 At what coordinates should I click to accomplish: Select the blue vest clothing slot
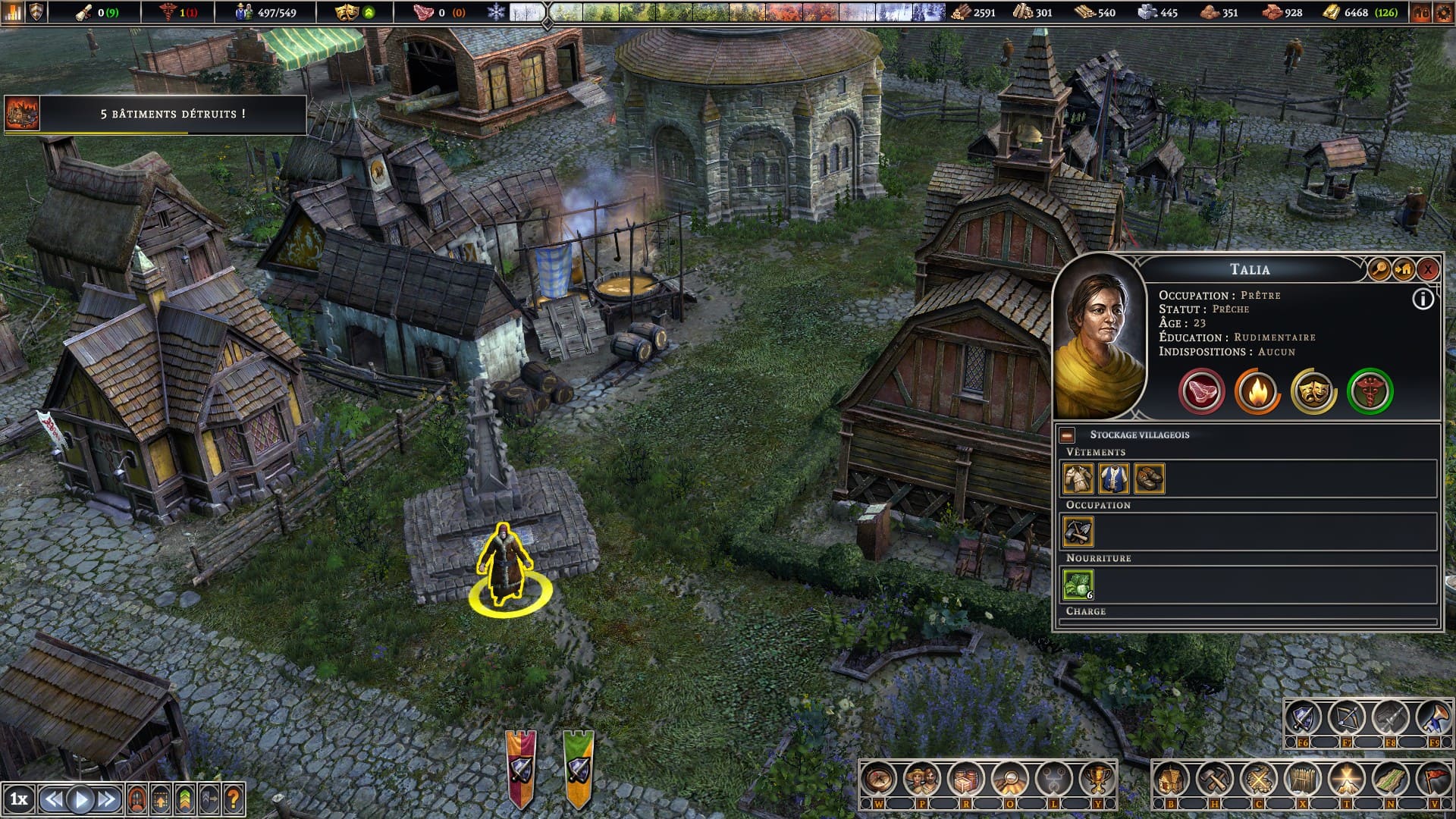1113,479
